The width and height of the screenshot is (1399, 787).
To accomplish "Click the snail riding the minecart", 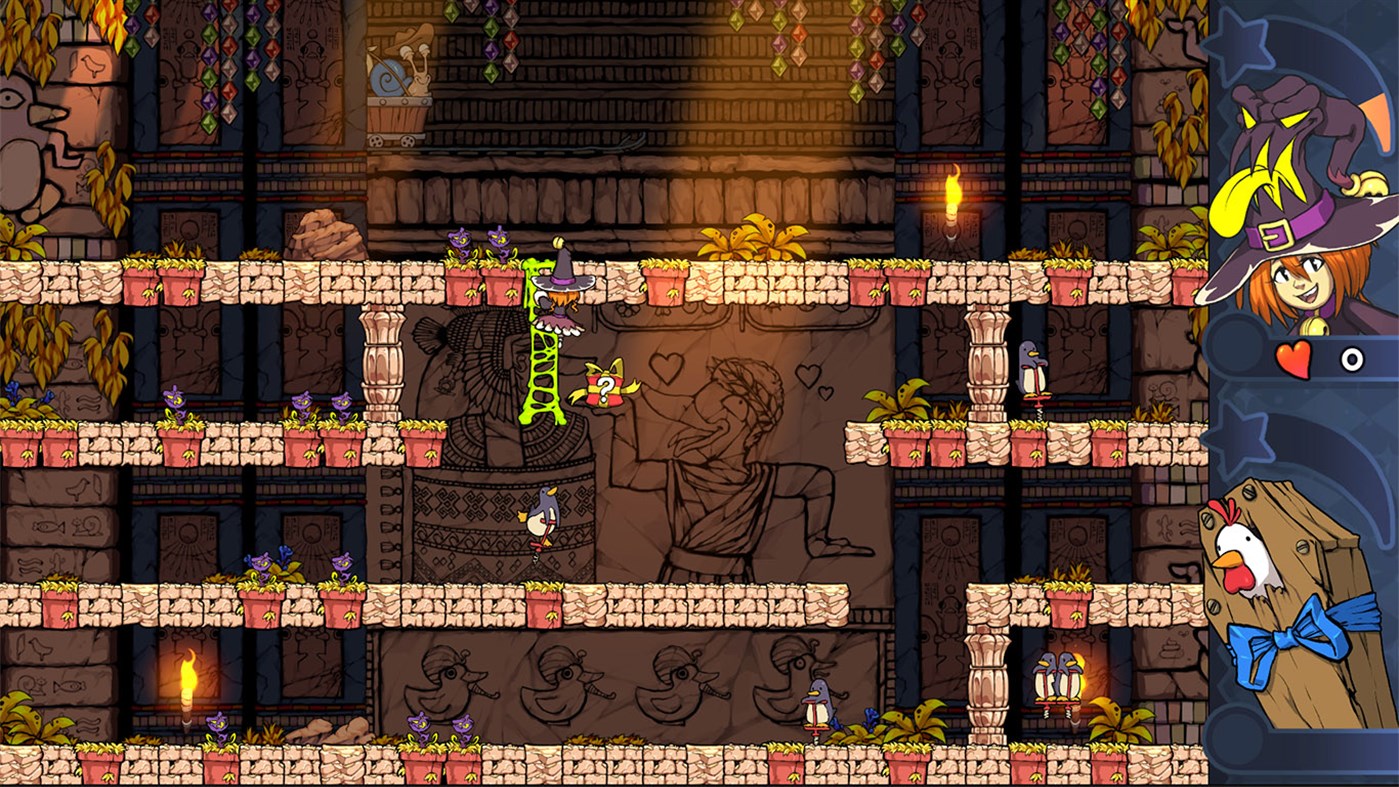I will 396,76.
